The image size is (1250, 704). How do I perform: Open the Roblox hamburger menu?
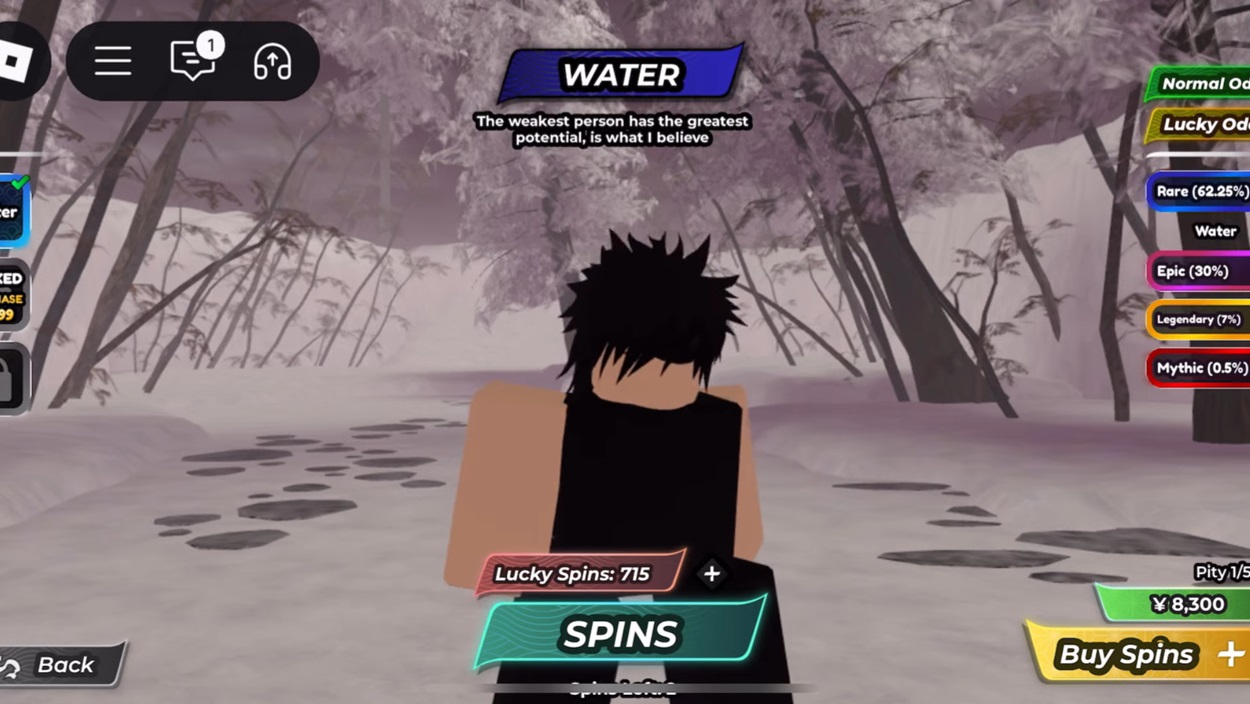click(x=113, y=62)
